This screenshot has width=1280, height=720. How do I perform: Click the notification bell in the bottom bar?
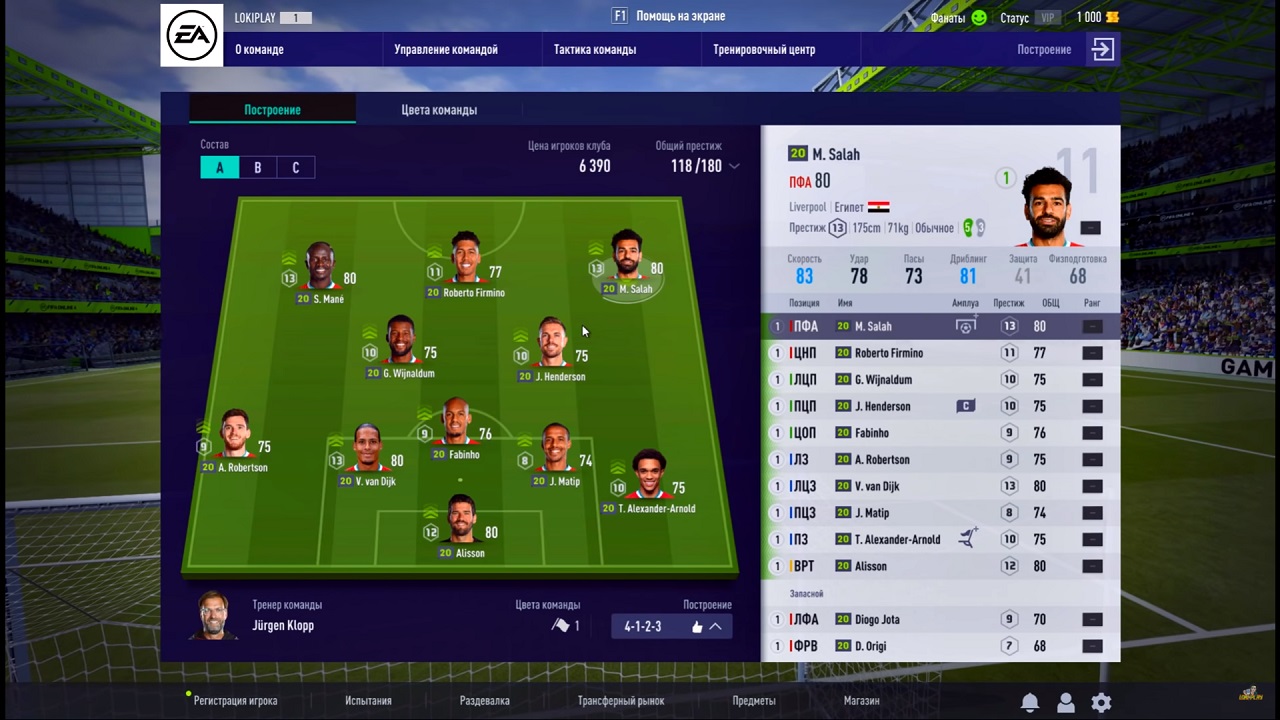(1029, 702)
